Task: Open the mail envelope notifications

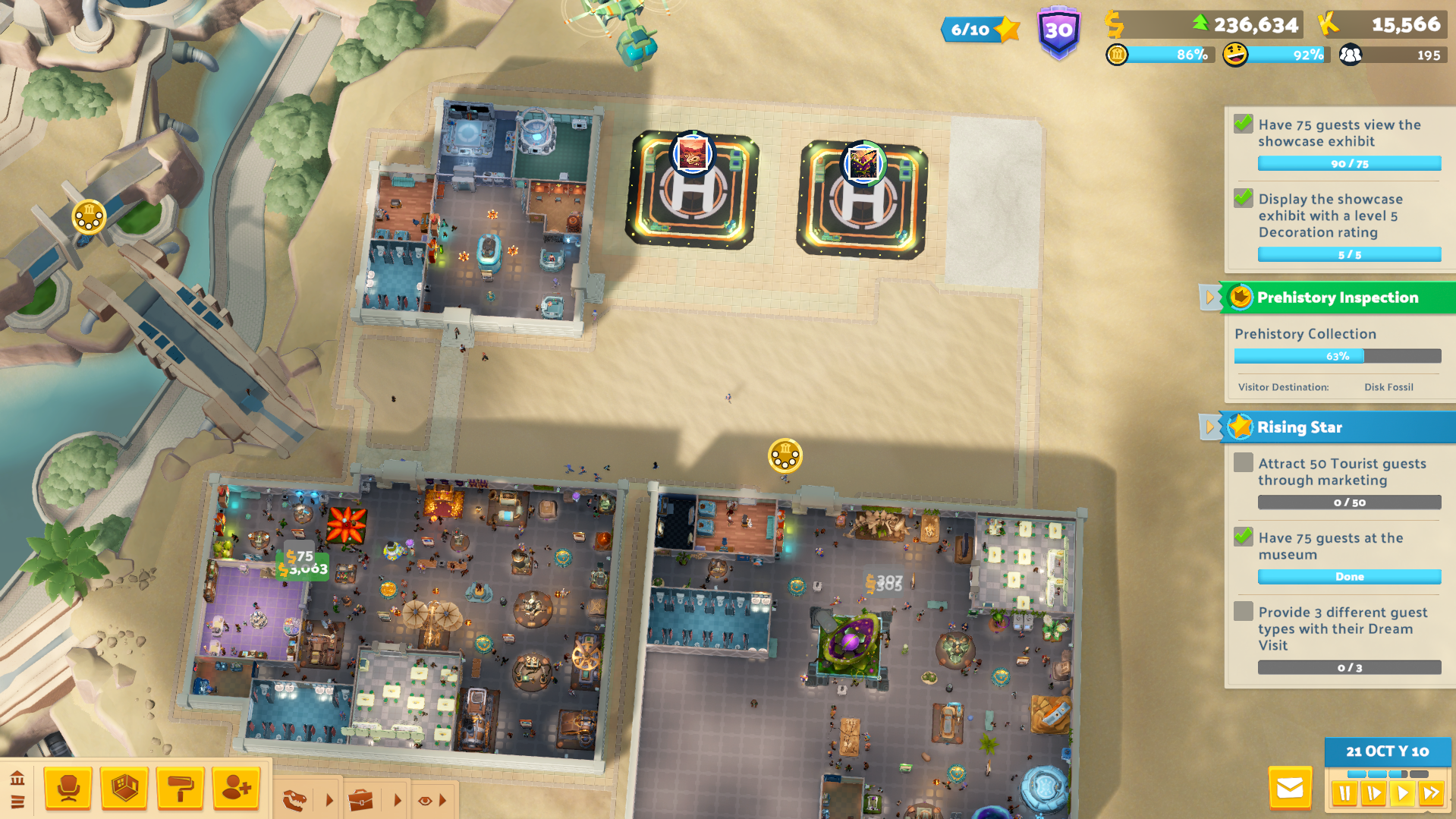Action: click(1292, 789)
